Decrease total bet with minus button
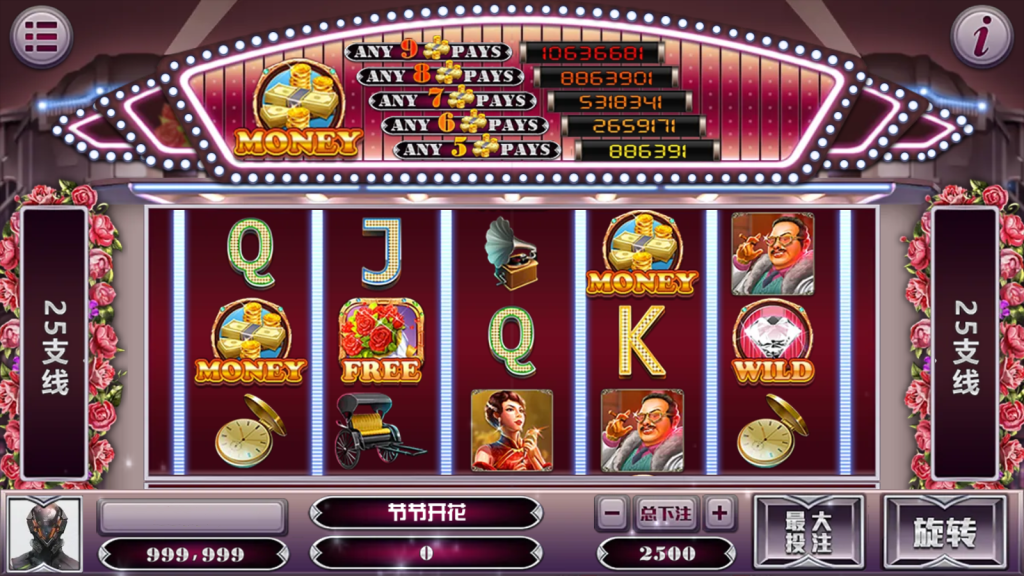Image resolution: width=1024 pixels, height=576 pixels. pyautogui.click(x=613, y=513)
